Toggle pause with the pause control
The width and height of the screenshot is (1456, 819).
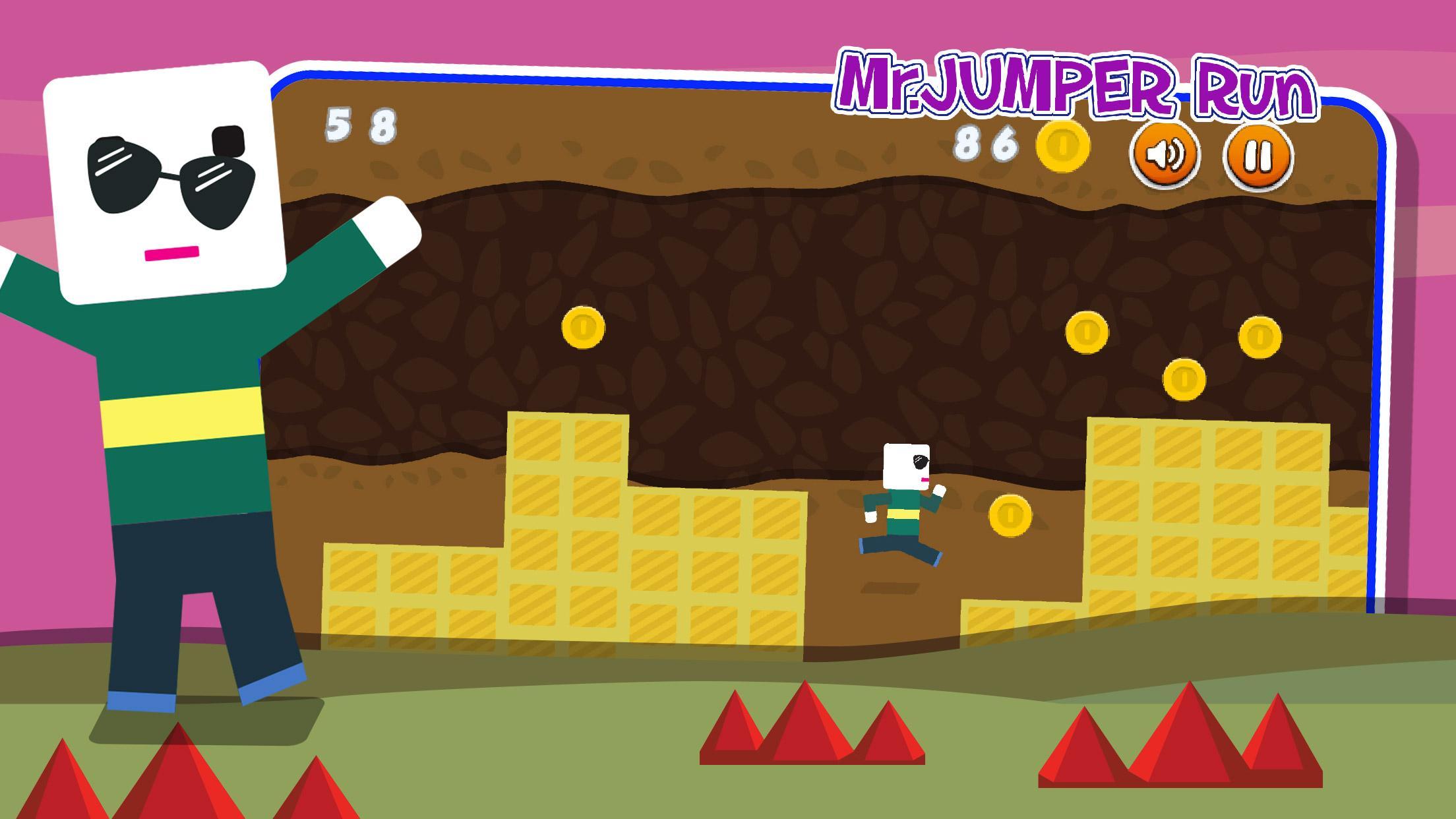pyautogui.click(x=1259, y=156)
